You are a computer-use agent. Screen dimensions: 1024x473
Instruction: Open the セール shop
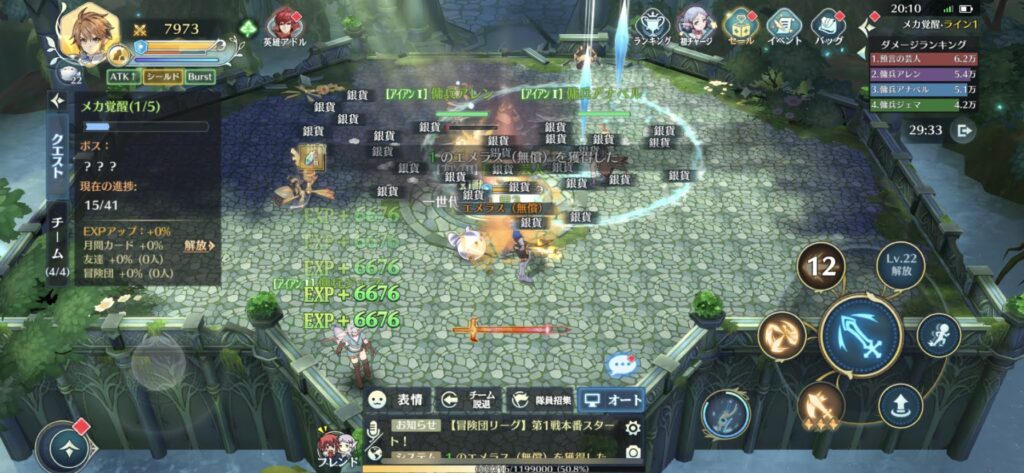click(740, 26)
